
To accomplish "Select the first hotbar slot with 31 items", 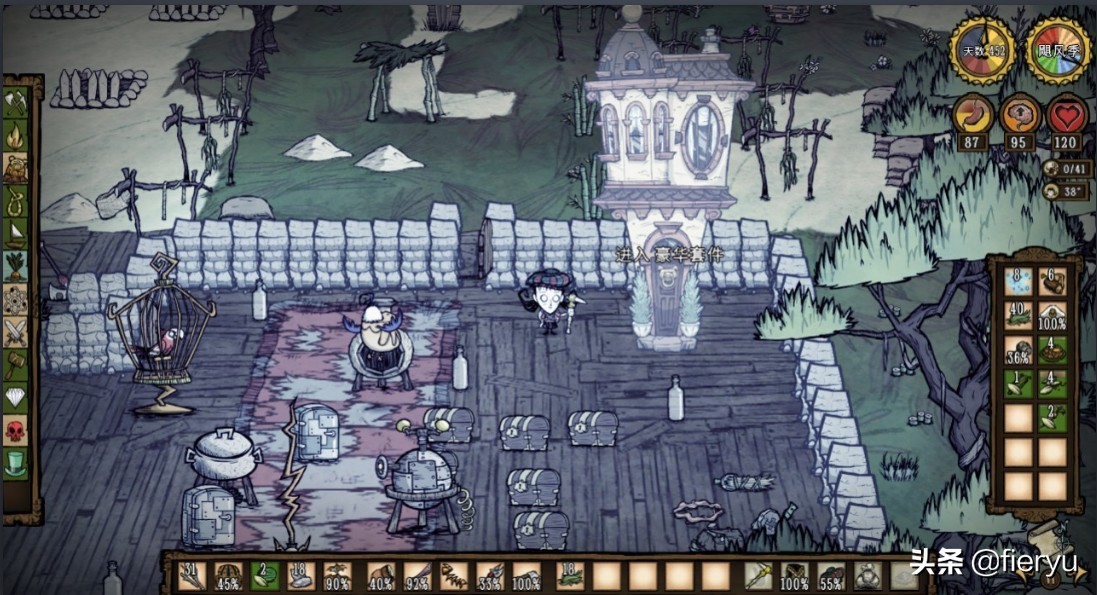I will coord(193,576).
